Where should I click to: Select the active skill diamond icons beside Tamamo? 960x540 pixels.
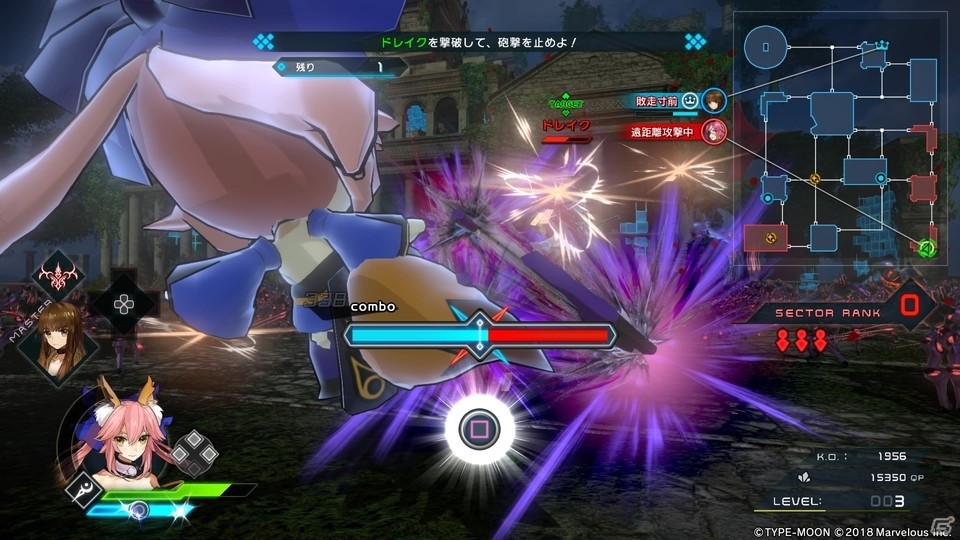[190, 453]
